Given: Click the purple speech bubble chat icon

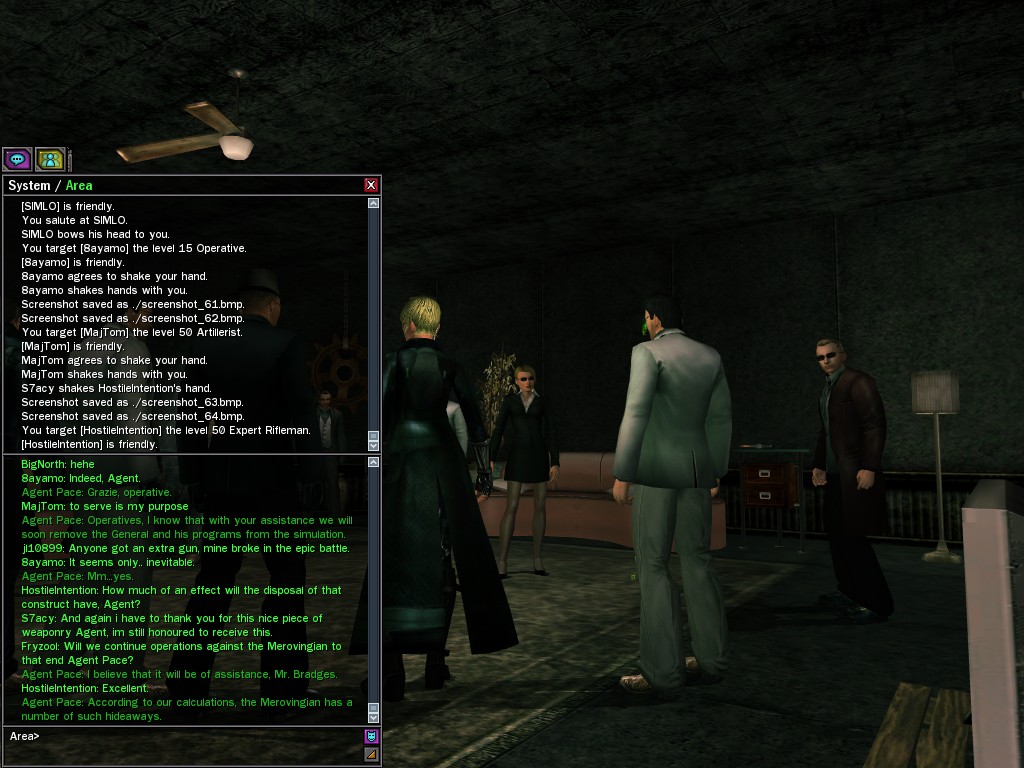Looking at the screenshot, I should tap(17, 158).
